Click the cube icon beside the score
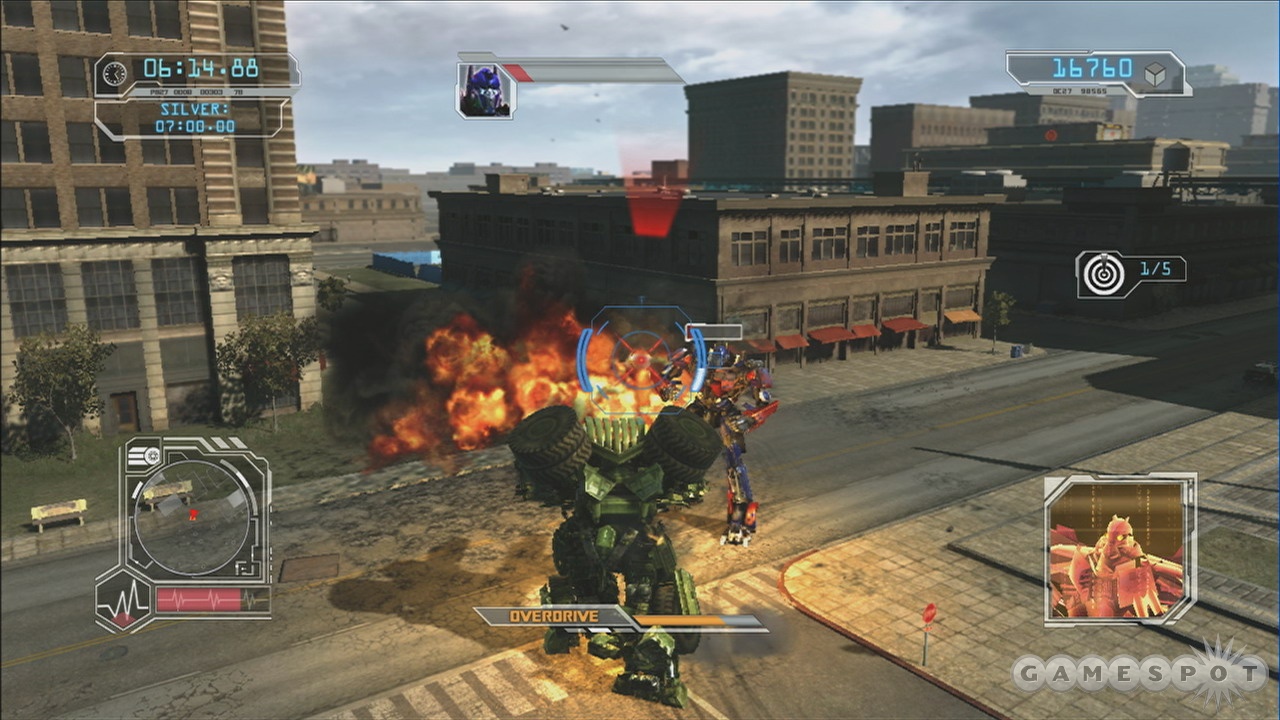This screenshot has width=1280, height=720. pyautogui.click(x=1156, y=70)
